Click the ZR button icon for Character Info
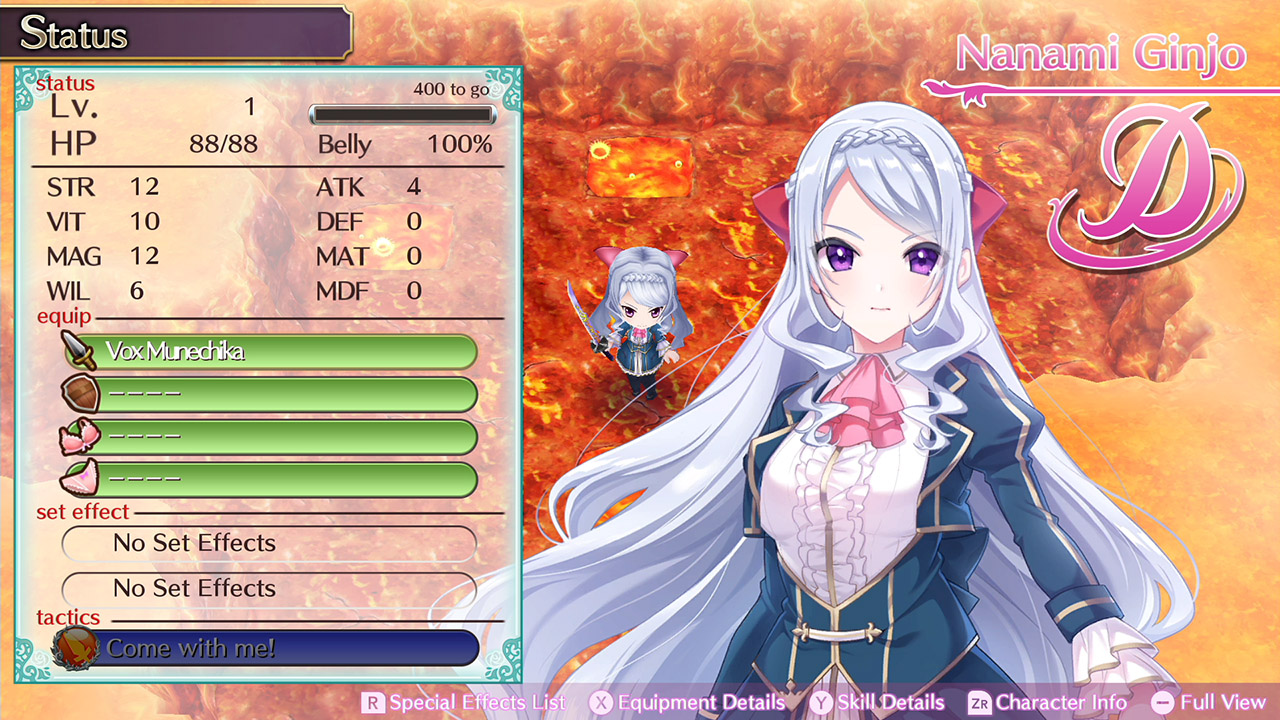This screenshot has height=720, width=1280. point(981,703)
